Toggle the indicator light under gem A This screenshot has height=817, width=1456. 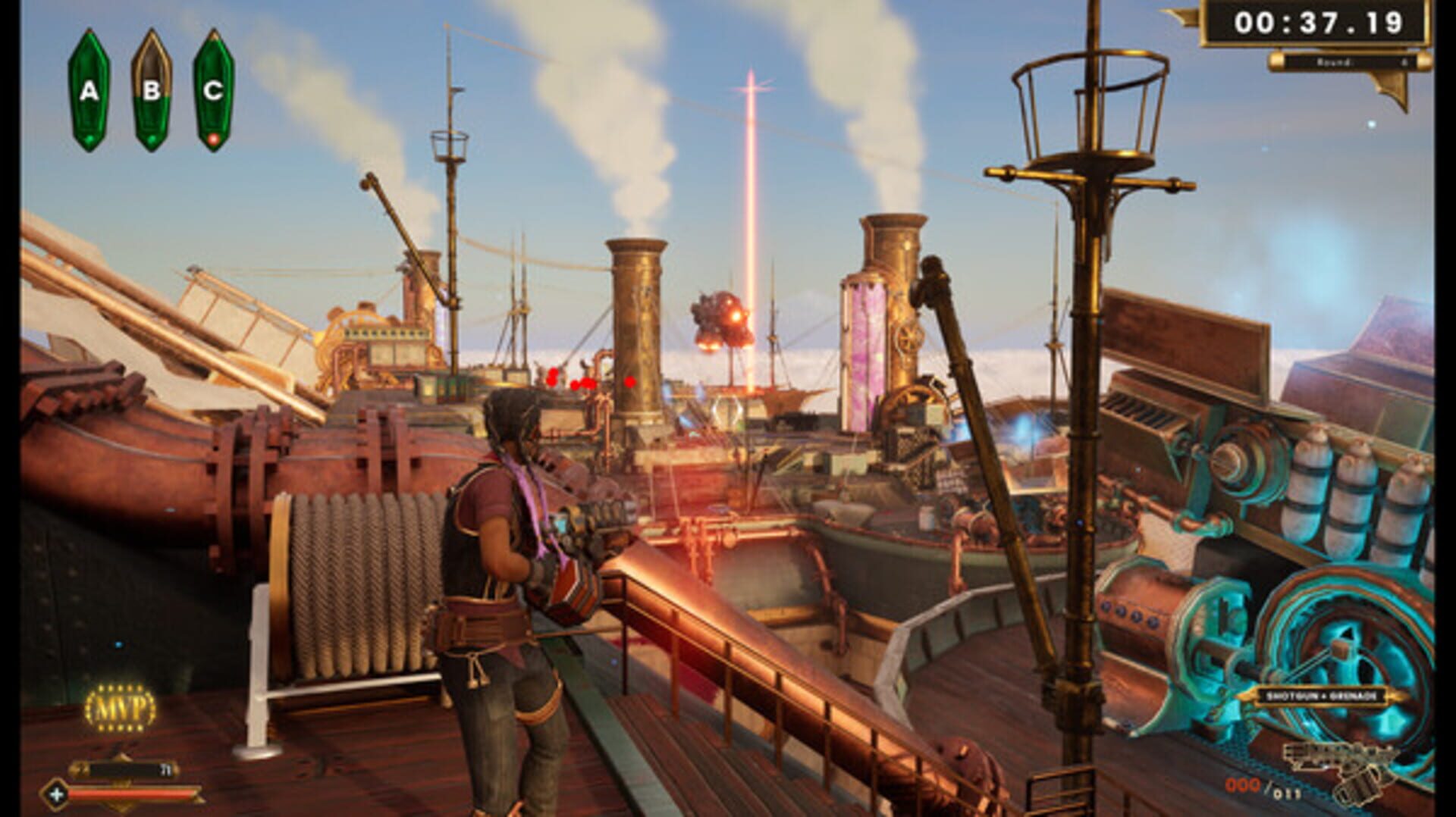(x=89, y=138)
